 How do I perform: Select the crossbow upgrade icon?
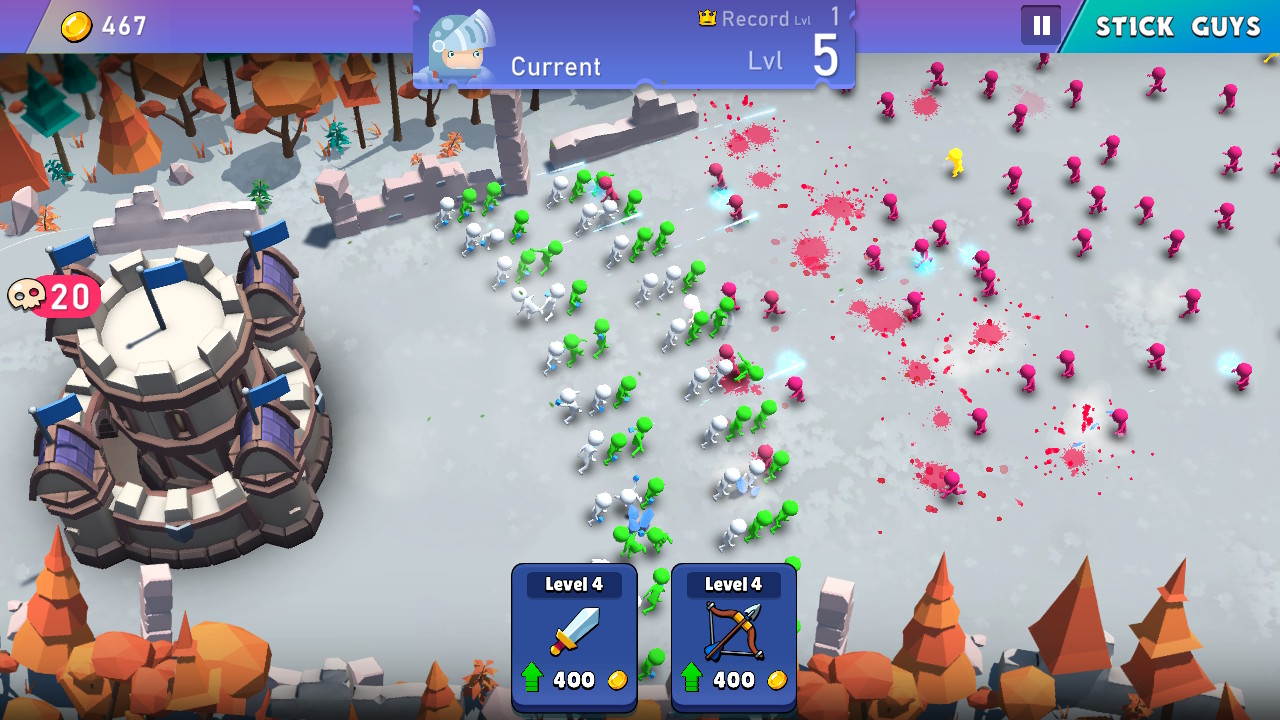tap(733, 629)
